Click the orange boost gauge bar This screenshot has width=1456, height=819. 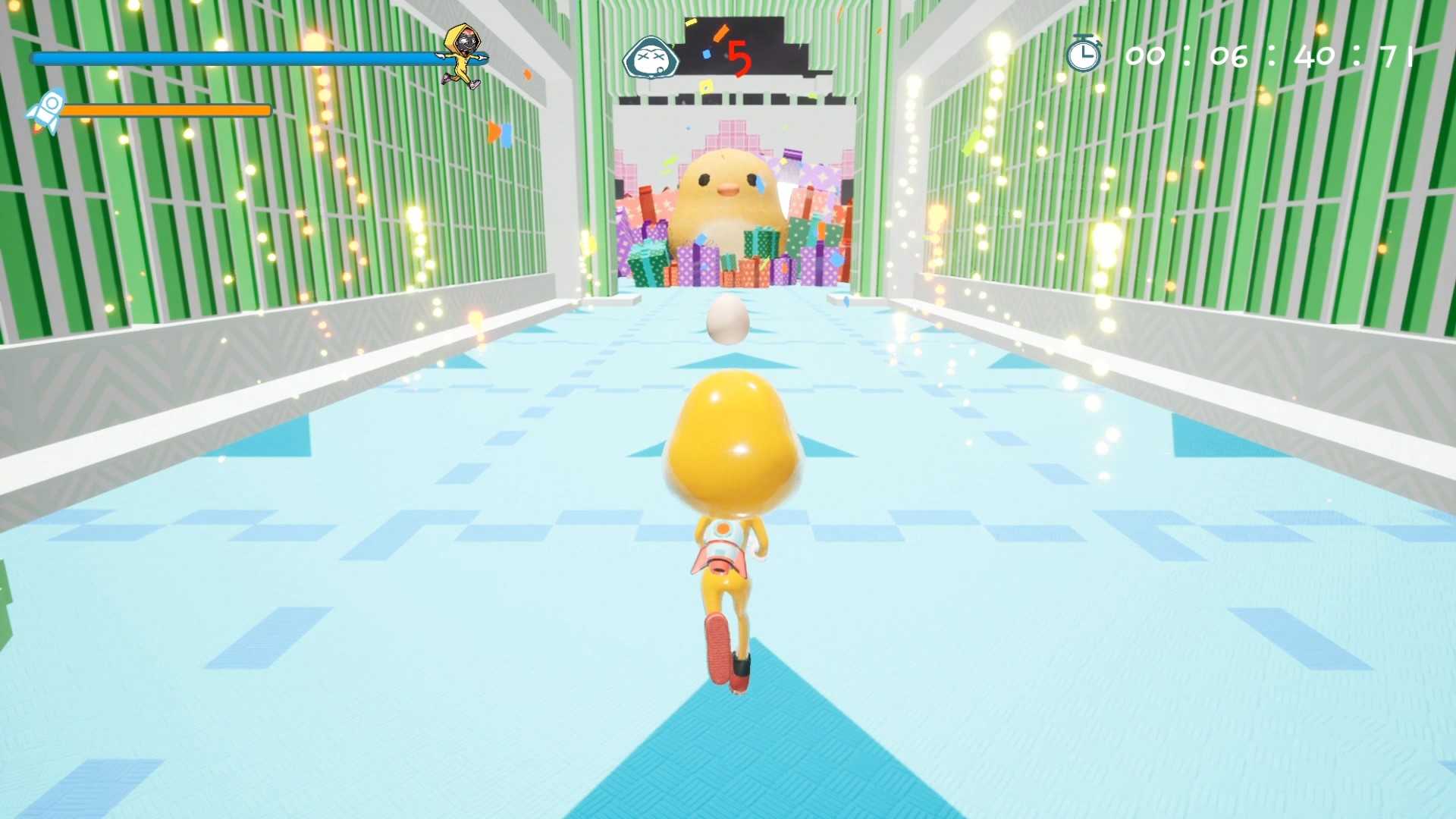167,109
